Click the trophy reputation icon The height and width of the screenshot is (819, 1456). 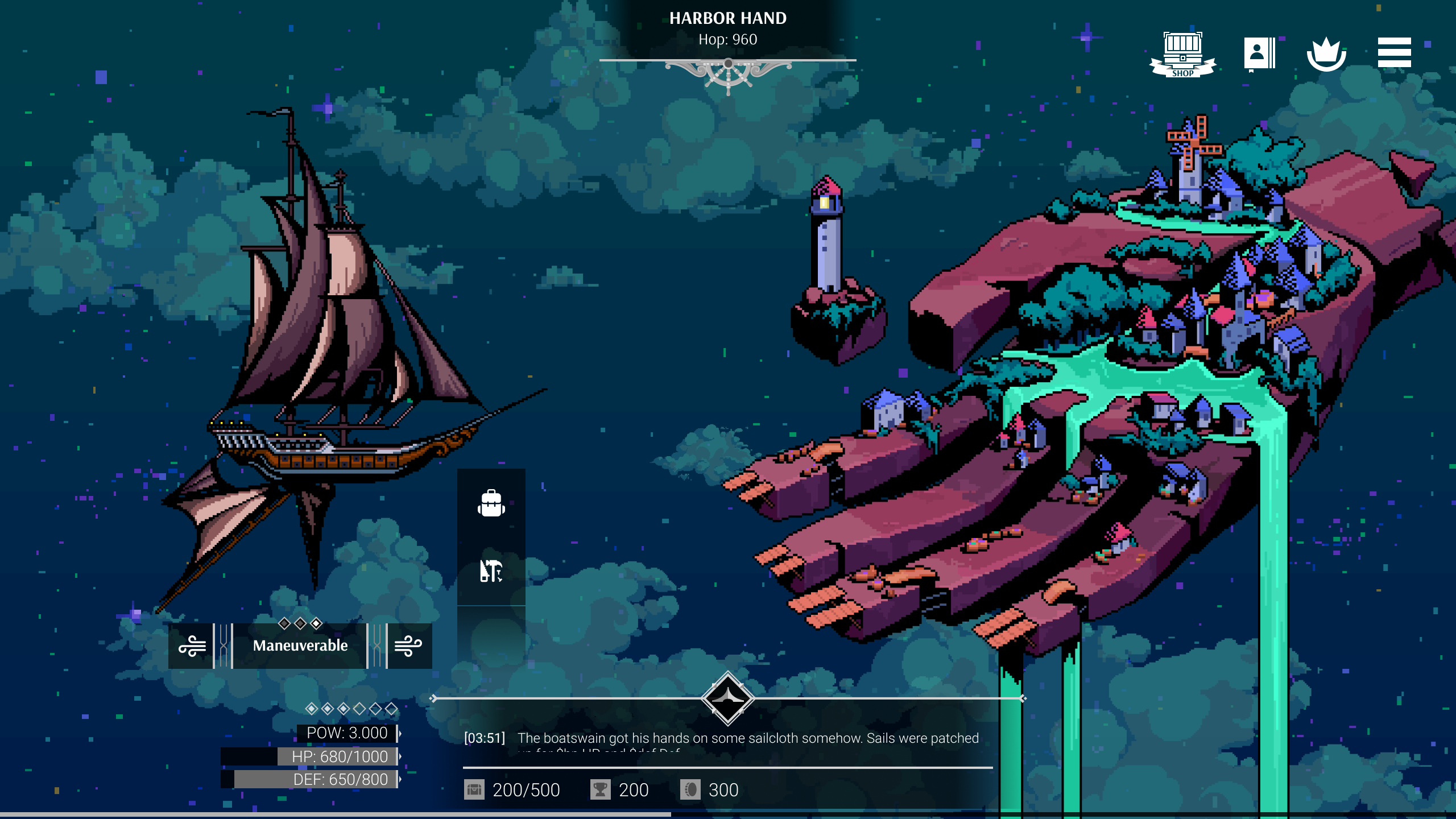pyautogui.click(x=600, y=790)
